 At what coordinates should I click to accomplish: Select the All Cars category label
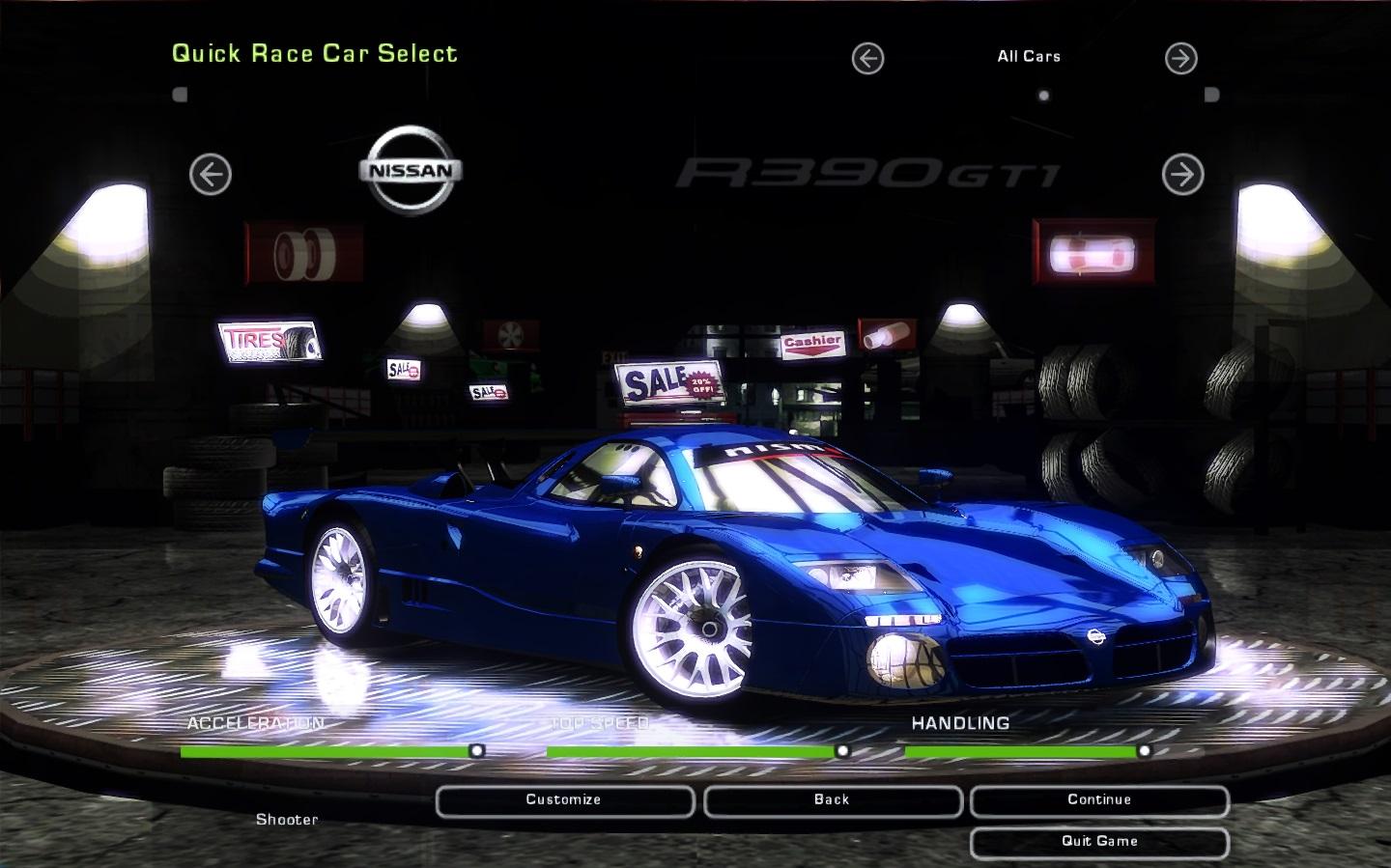point(1028,56)
